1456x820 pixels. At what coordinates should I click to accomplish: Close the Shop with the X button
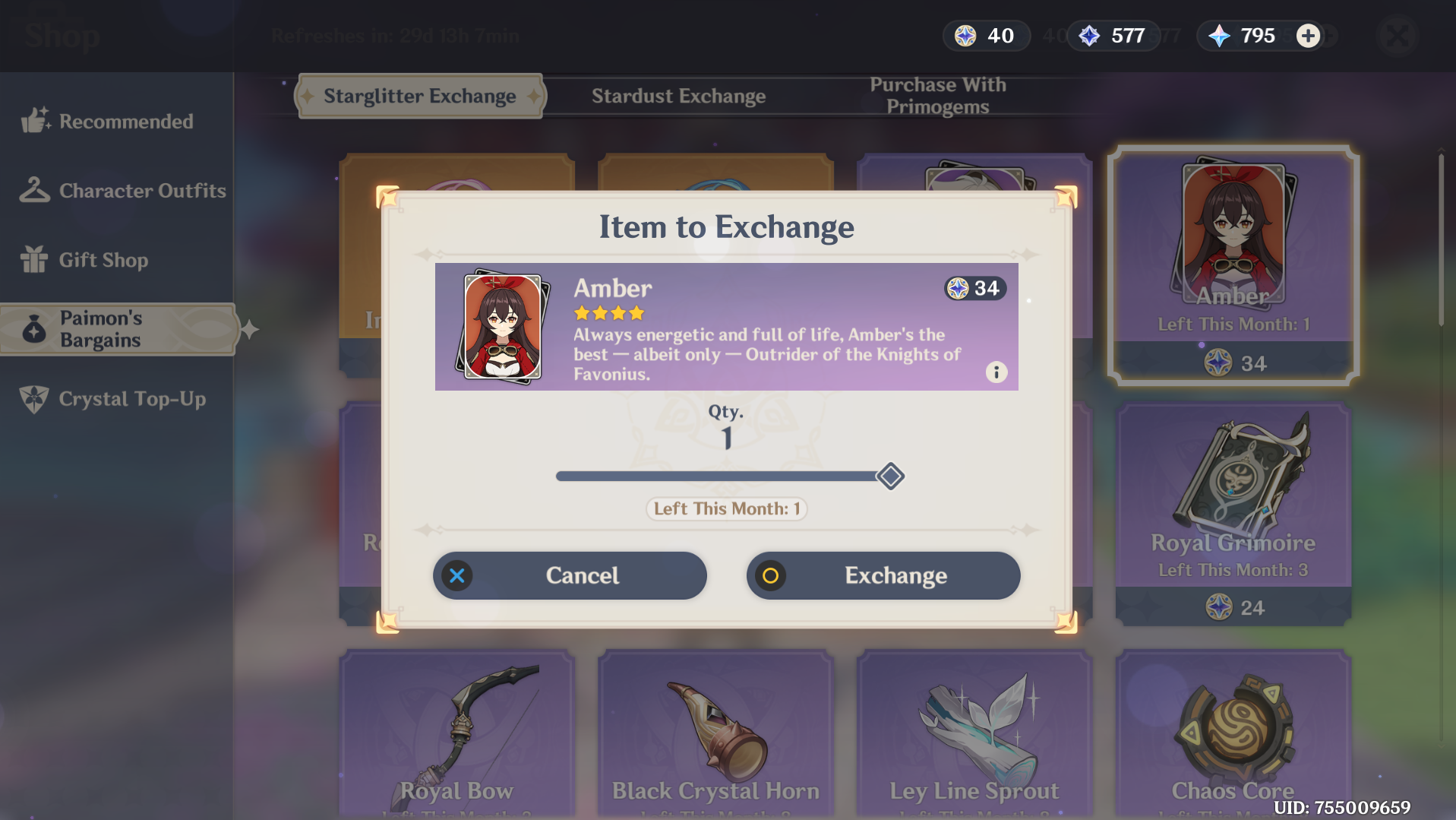[1398, 36]
